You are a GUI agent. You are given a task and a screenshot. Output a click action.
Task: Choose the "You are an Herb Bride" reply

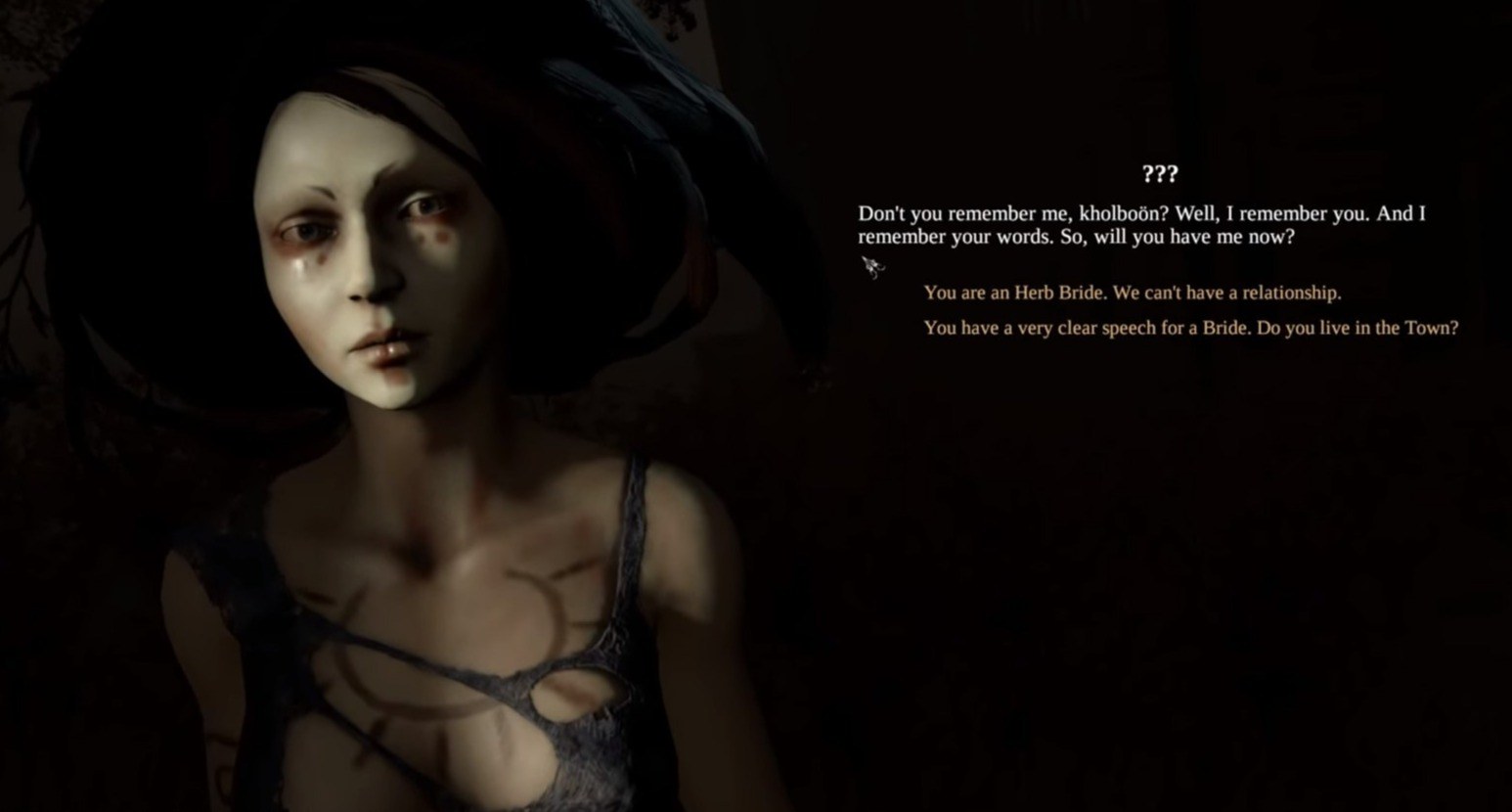click(x=1132, y=293)
